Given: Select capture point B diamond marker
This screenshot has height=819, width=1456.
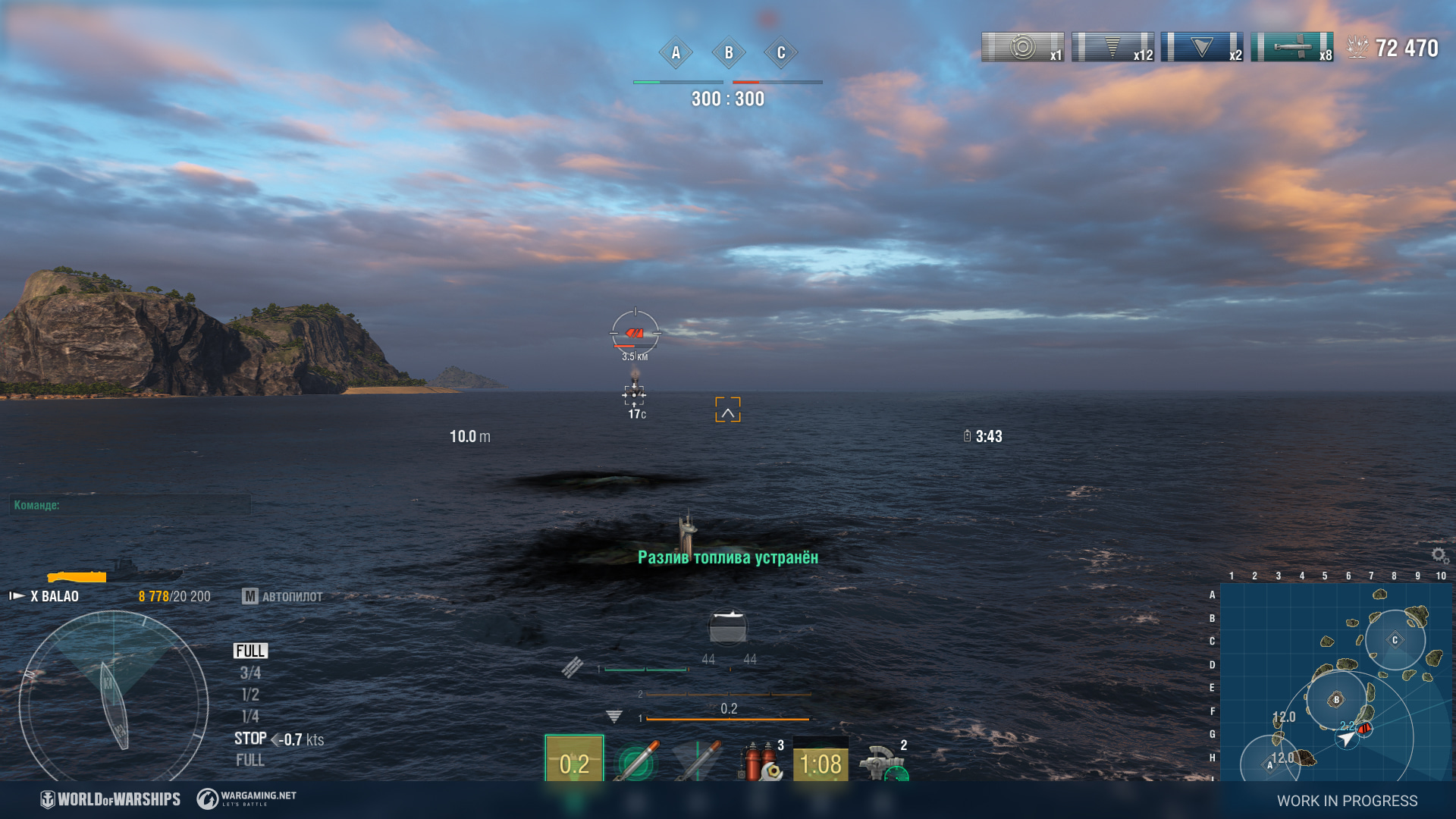Looking at the screenshot, I should pyautogui.click(x=729, y=53).
